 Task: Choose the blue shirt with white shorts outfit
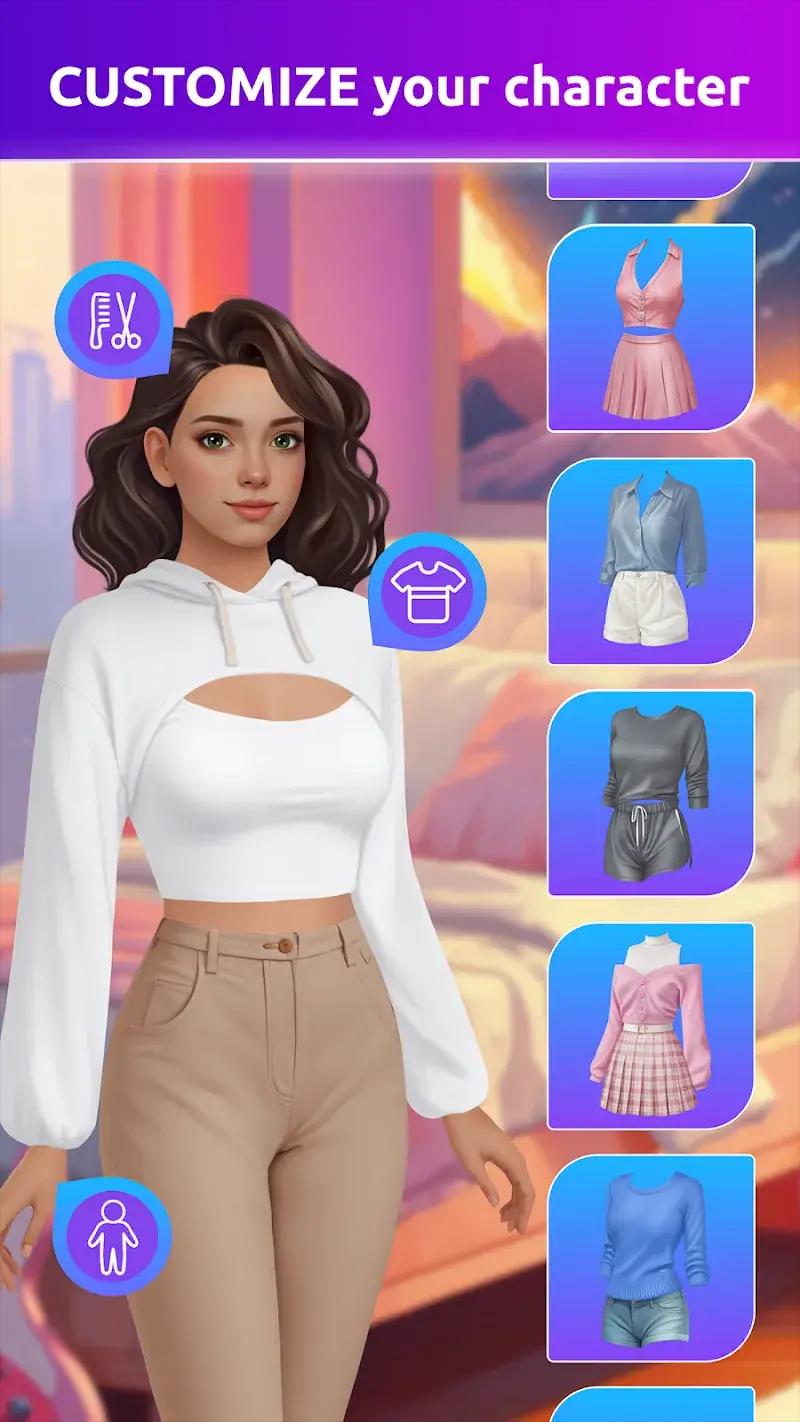[651, 560]
